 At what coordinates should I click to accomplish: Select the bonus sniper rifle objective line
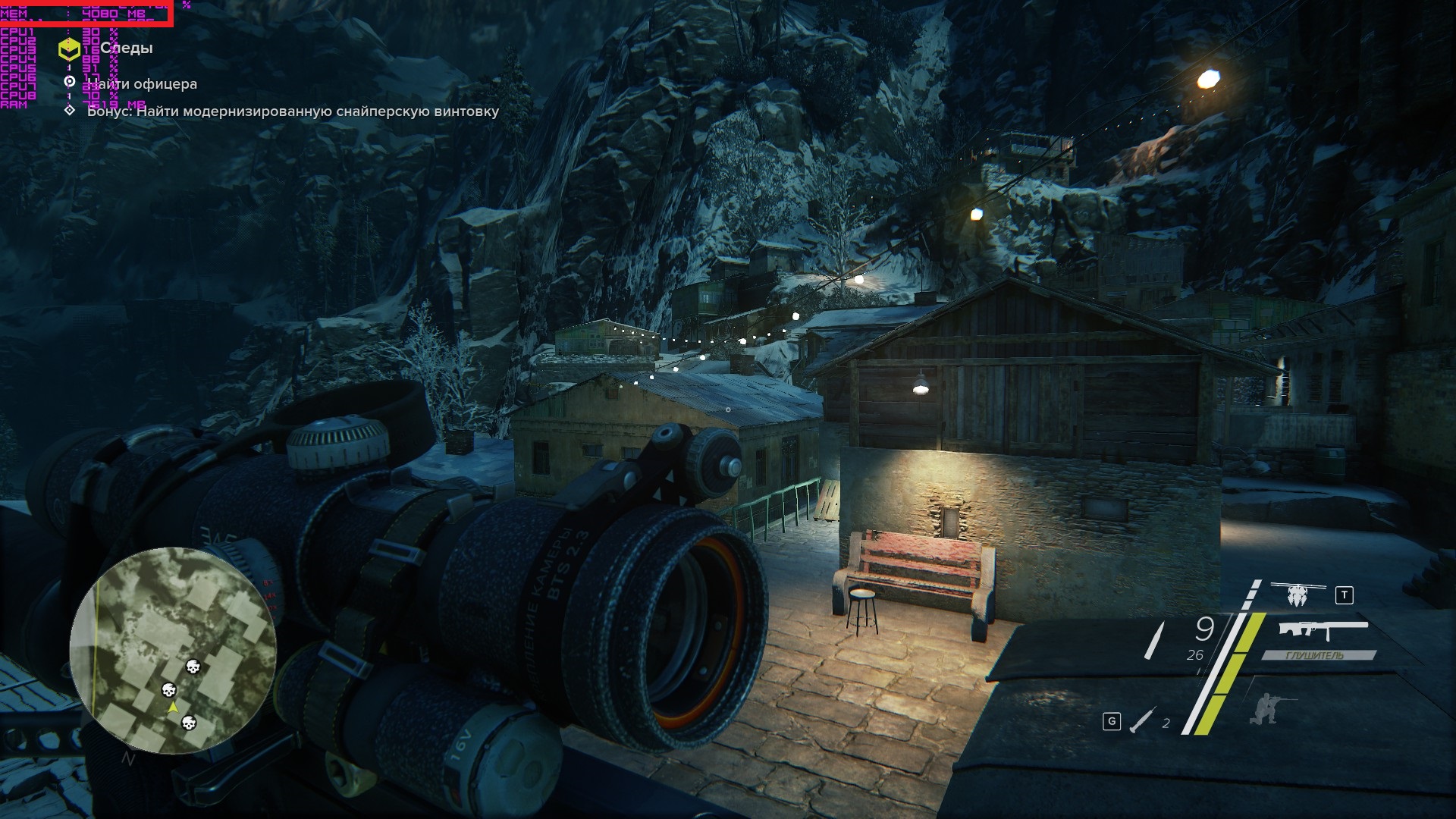(293, 111)
